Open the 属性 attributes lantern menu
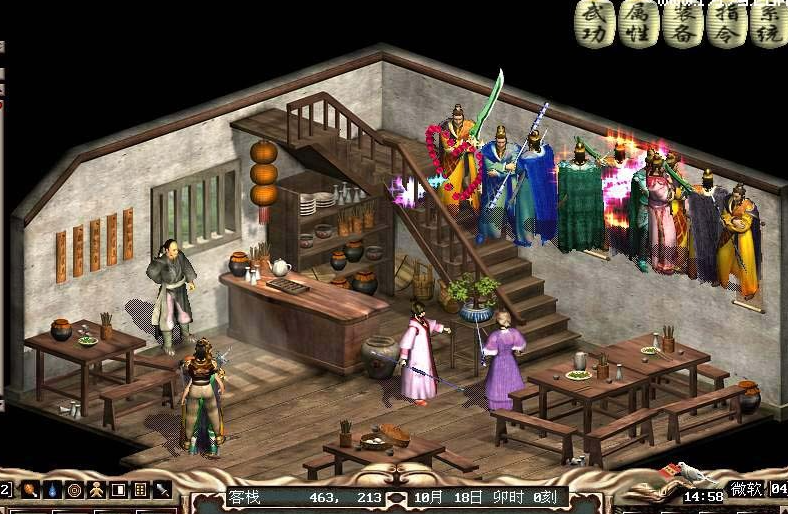 click(637, 23)
